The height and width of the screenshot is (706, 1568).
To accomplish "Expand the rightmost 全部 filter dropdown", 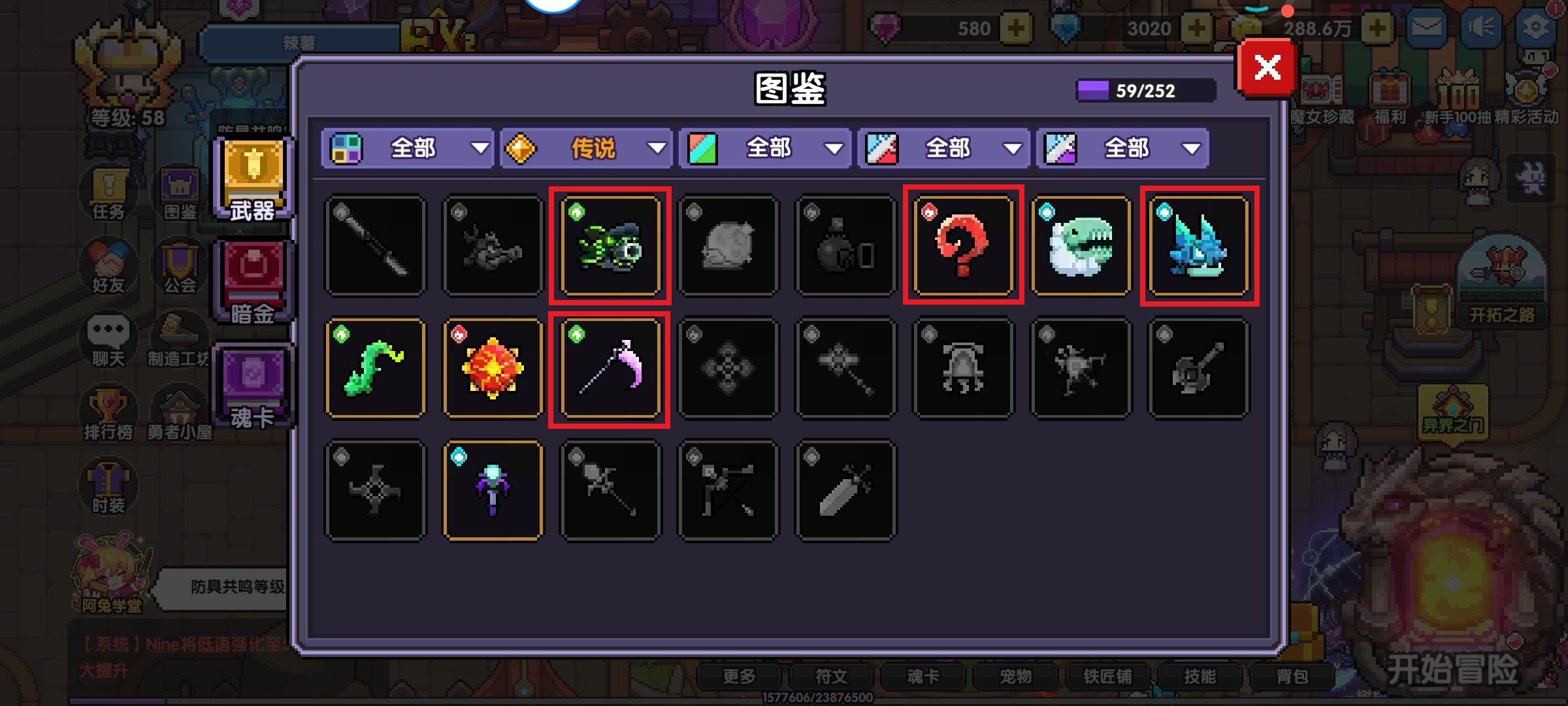I will pos(1122,149).
